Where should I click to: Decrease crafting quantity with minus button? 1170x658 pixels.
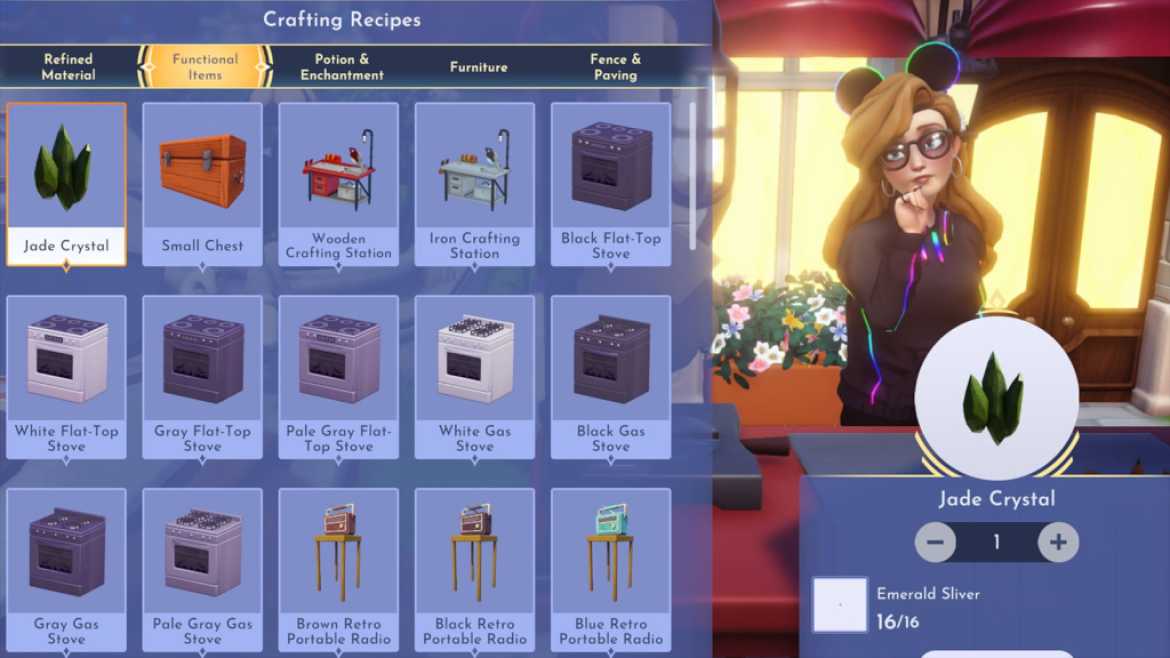[935, 543]
